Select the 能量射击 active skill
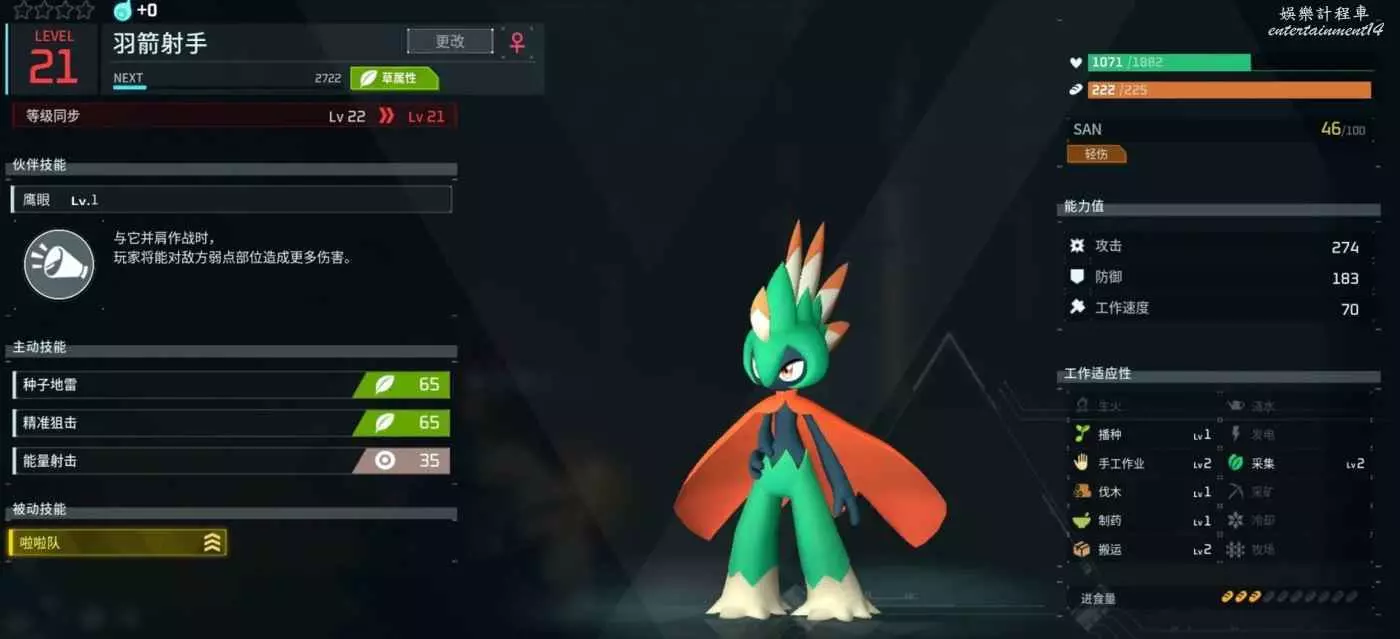This screenshot has height=639, width=1400. point(231,461)
